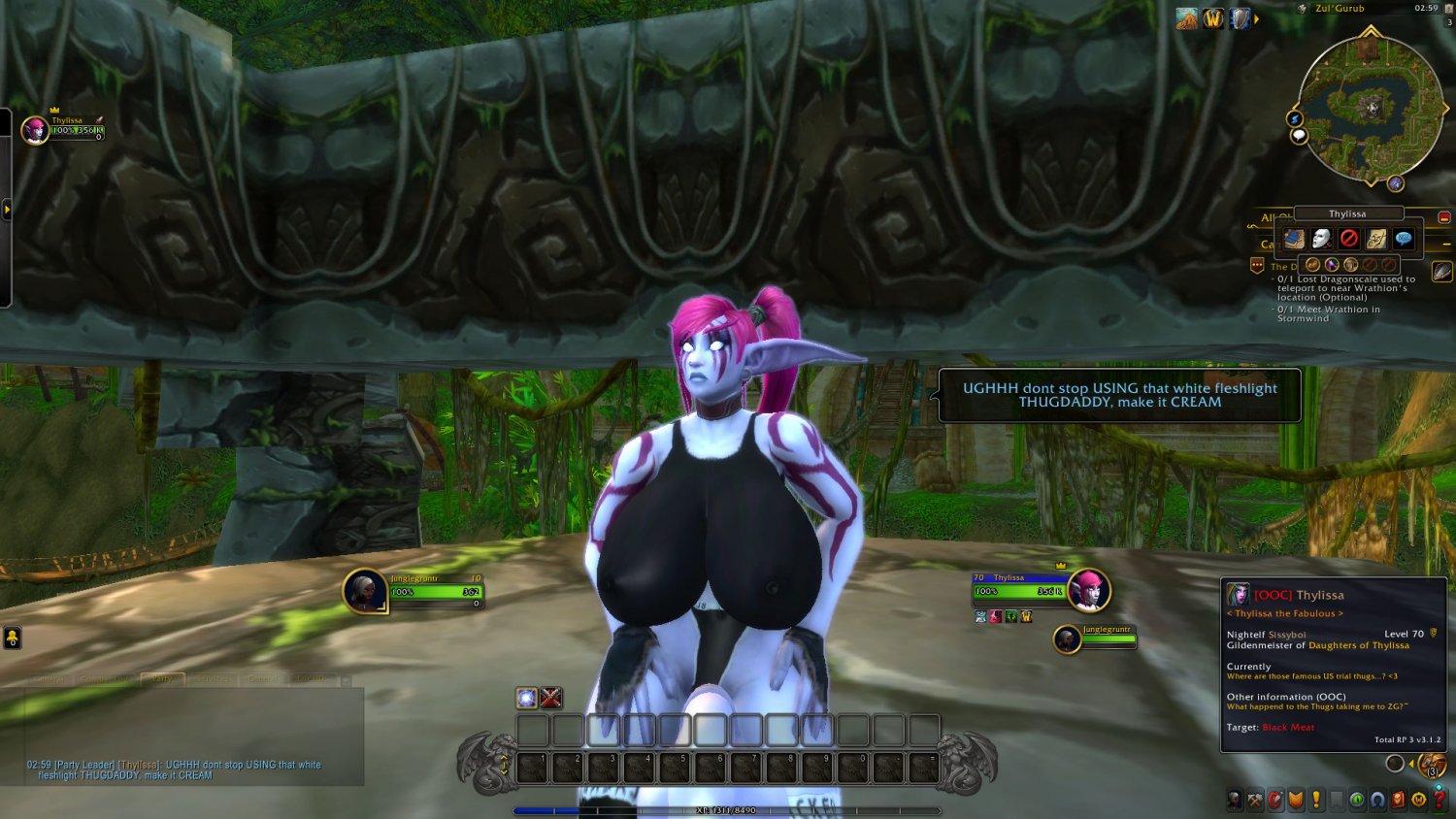Open the green eye group finder button
The image size is (1456, 819).
click(1357, 800)
